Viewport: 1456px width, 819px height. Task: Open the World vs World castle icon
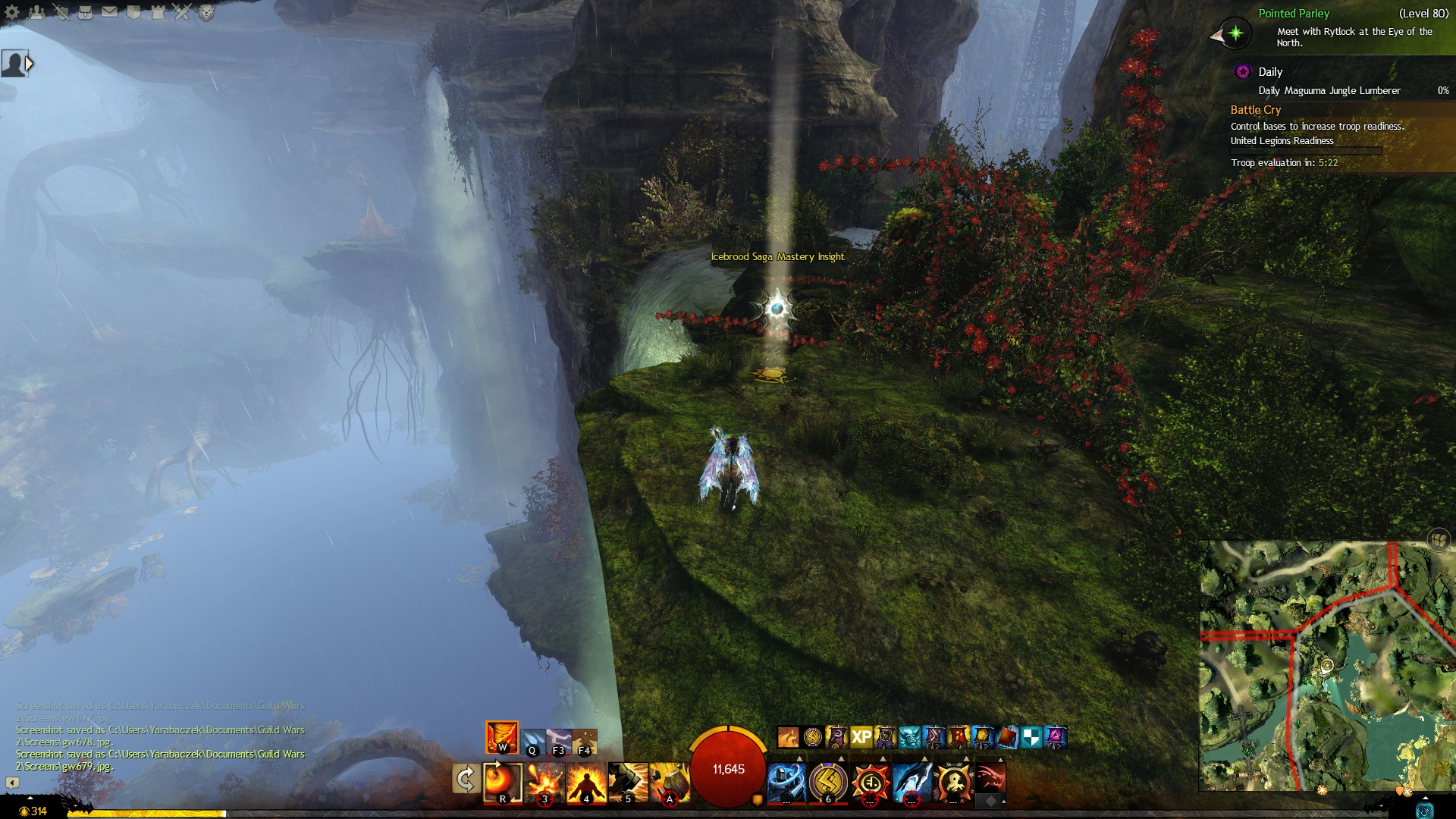pos(158,12)
